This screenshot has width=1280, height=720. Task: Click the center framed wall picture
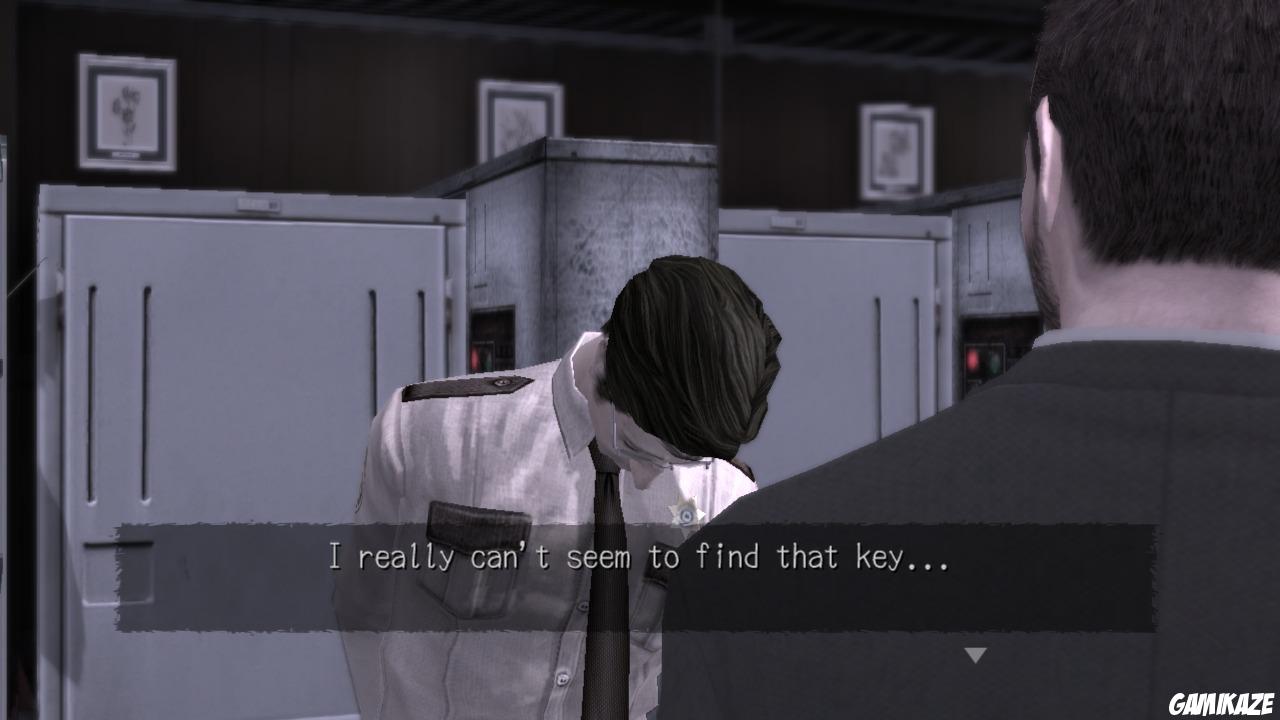516,118
